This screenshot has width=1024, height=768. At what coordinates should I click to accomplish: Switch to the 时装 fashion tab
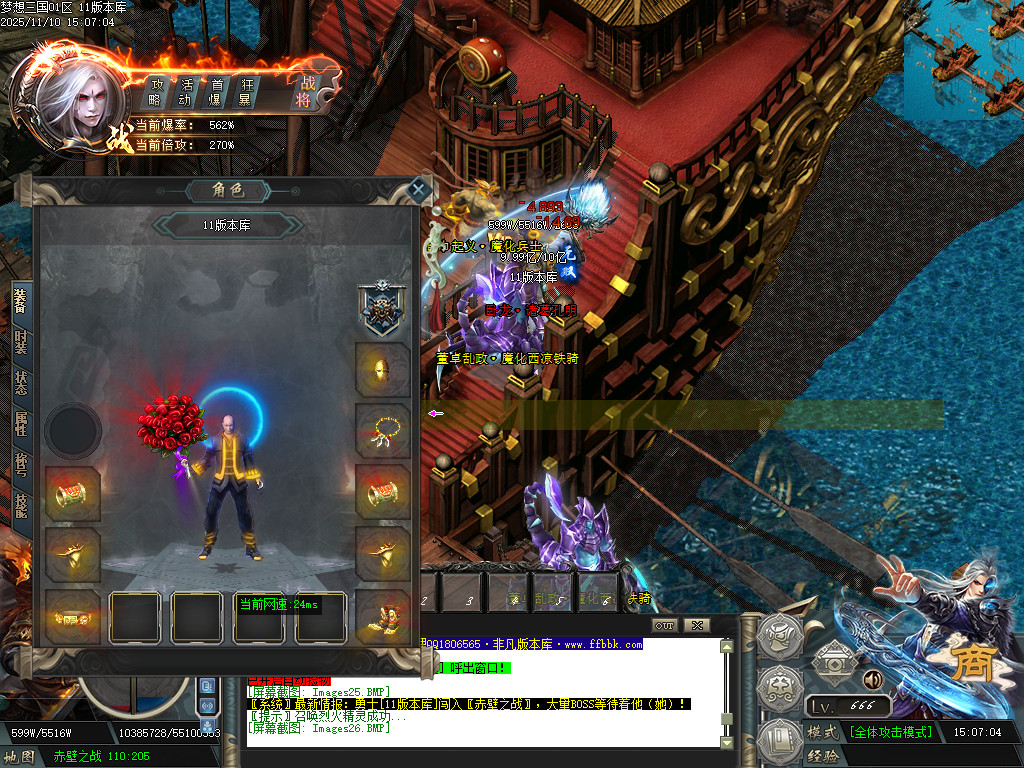[20, 343]
